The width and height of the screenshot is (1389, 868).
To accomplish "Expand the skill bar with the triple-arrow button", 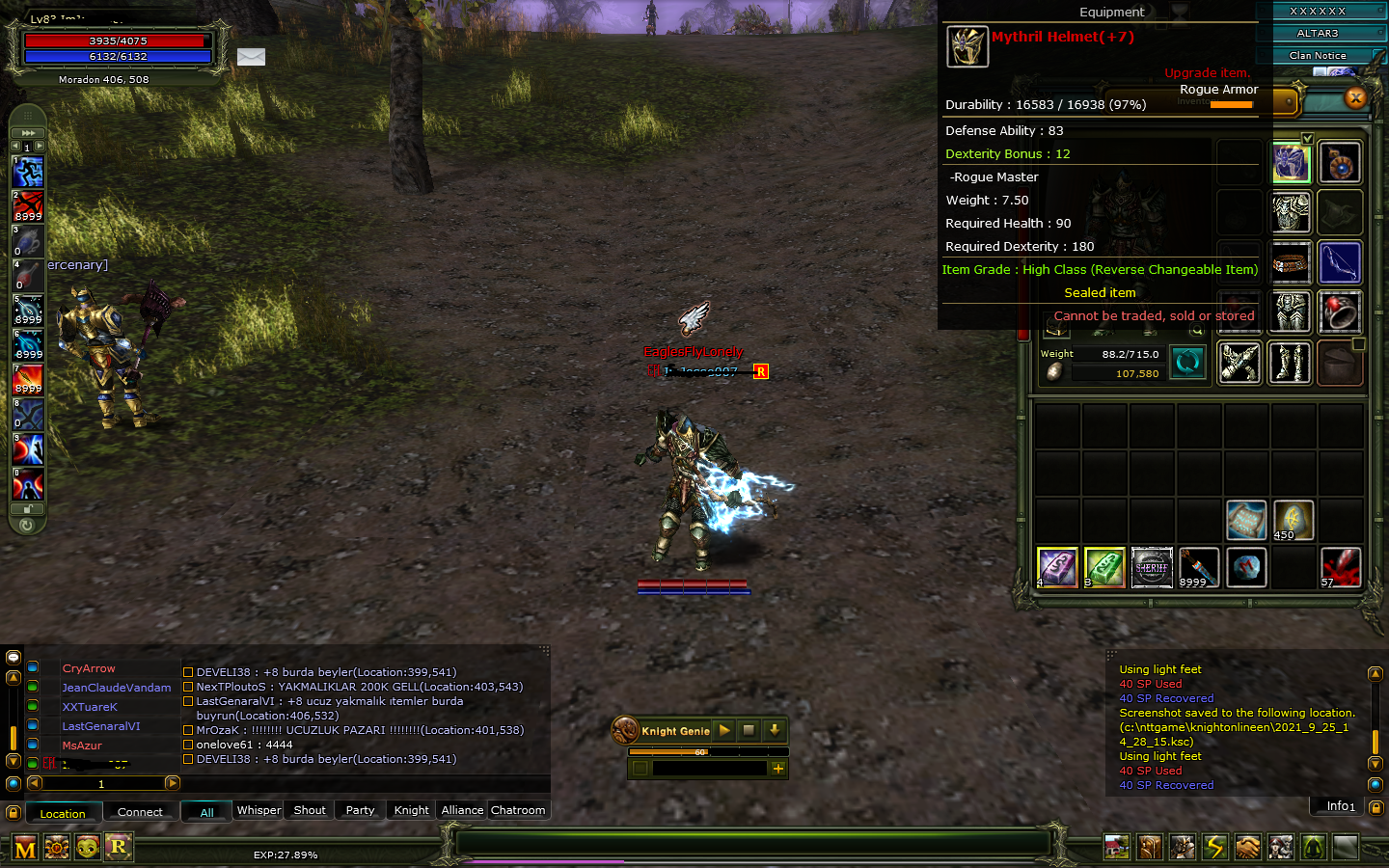I will click(x=27, y=133).
